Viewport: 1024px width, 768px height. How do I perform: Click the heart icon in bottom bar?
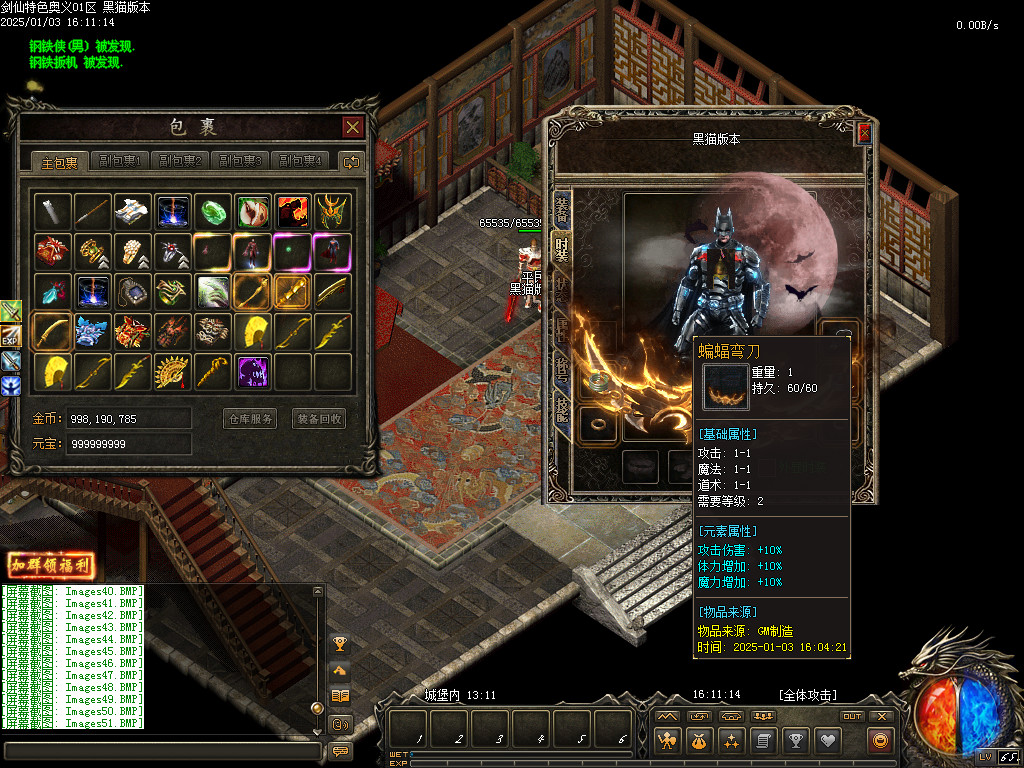click(x=827, y=740)
